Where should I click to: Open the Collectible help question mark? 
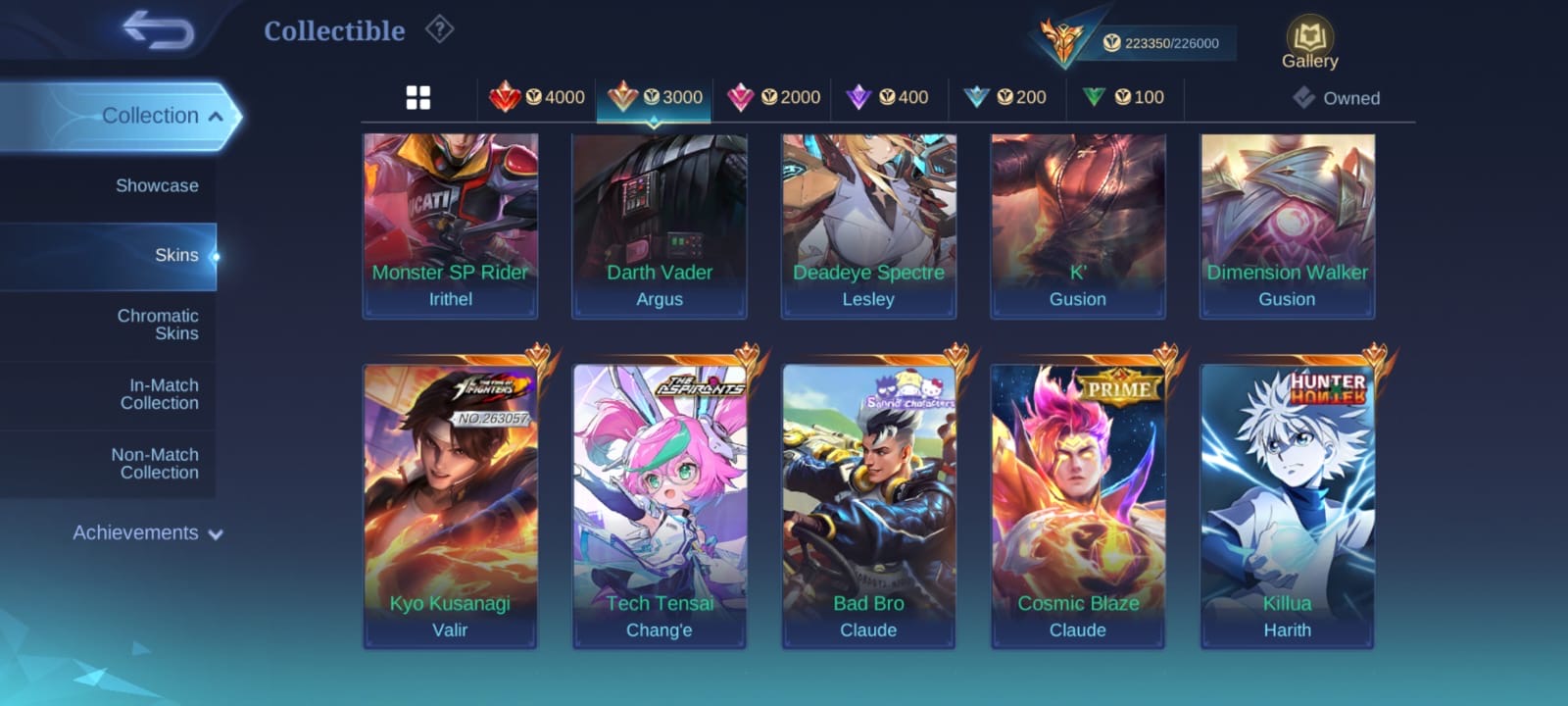pos(439,30)
